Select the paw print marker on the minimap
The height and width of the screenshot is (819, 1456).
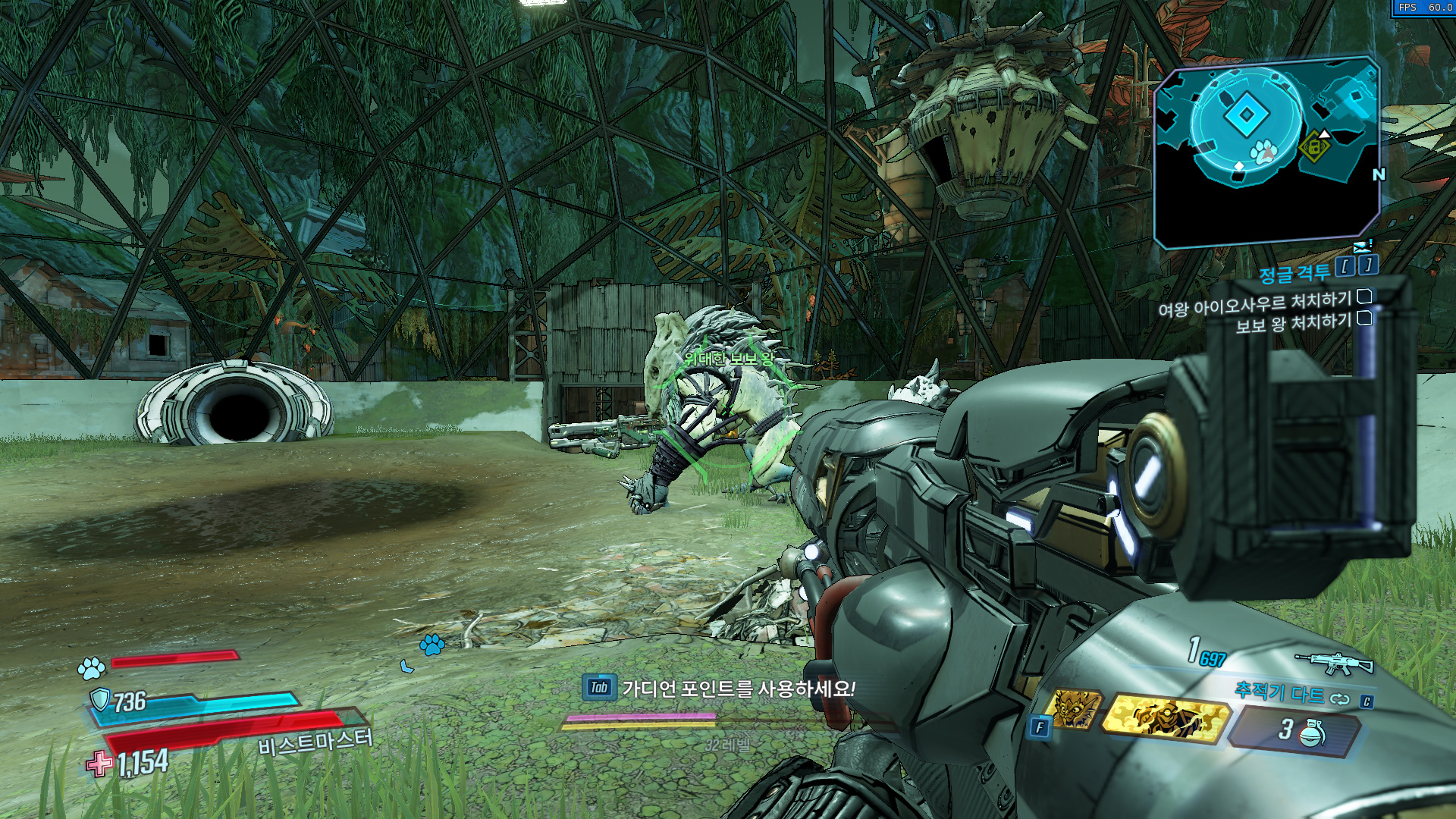click(1263, 152)
